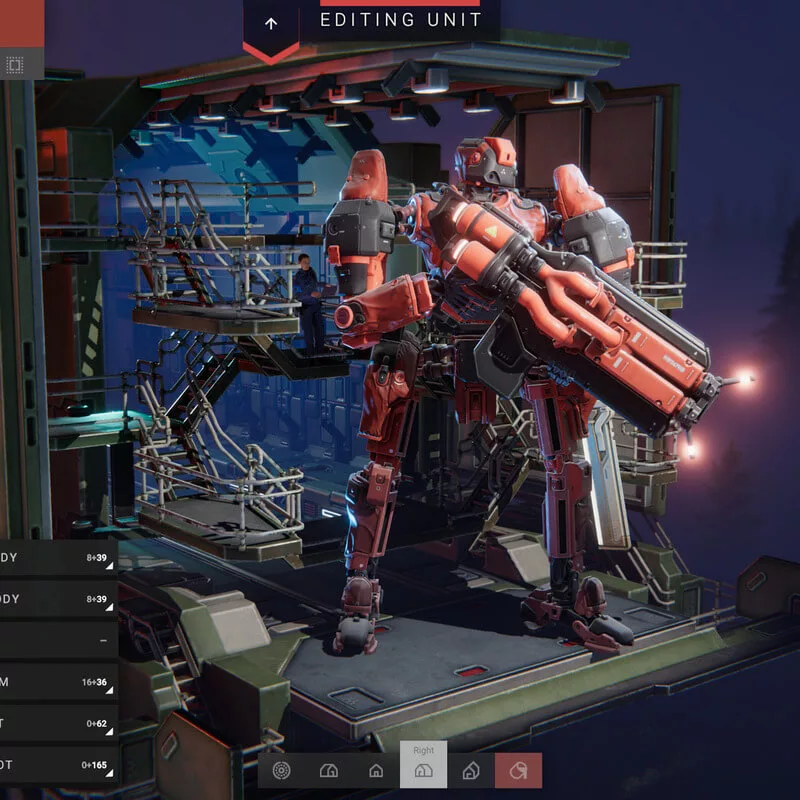Activate the red paint customization button
The height and width of the screenshot is (800, 800).
click(x=518, y=770)
